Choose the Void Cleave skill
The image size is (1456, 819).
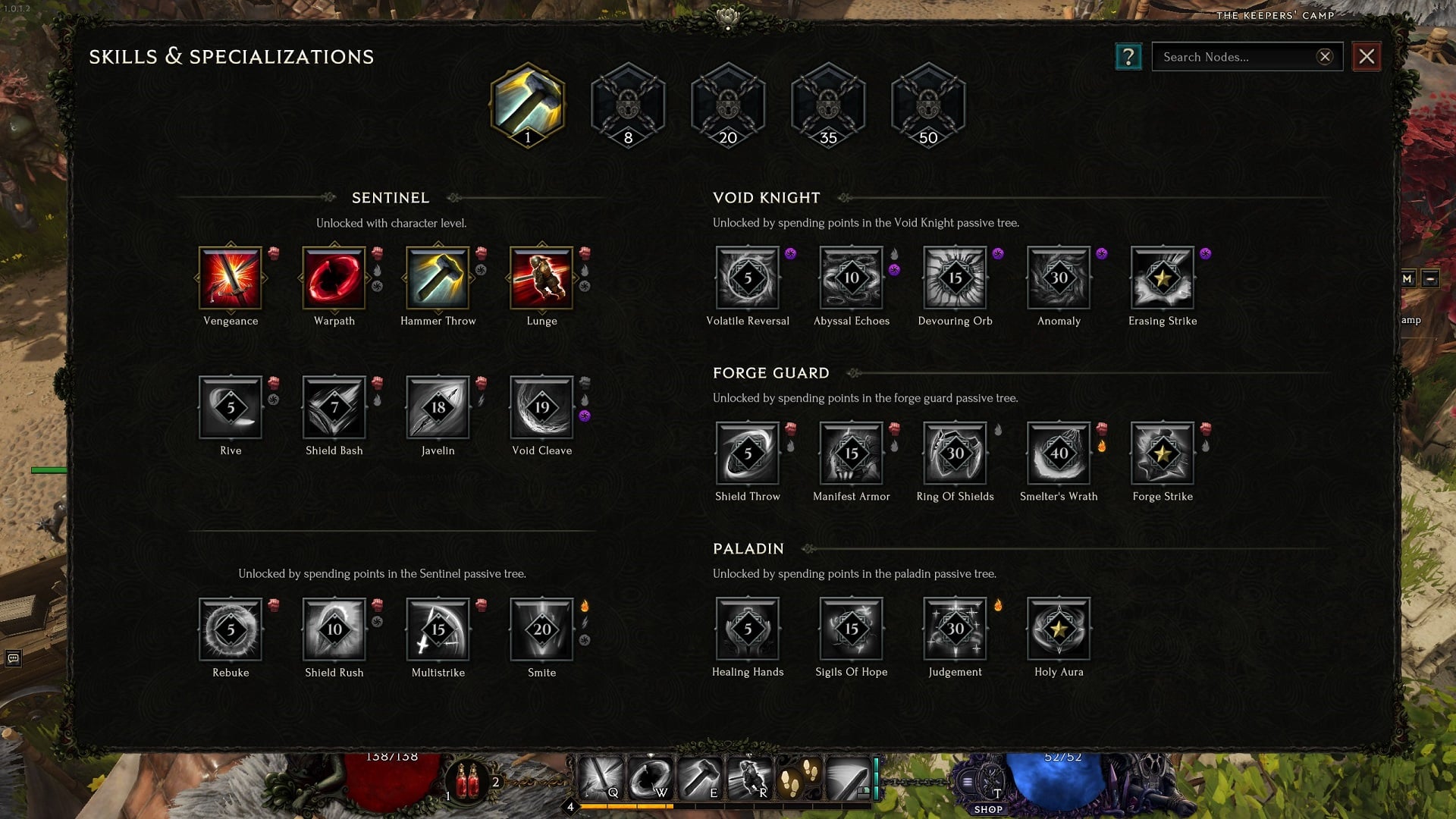click(541, 409)
